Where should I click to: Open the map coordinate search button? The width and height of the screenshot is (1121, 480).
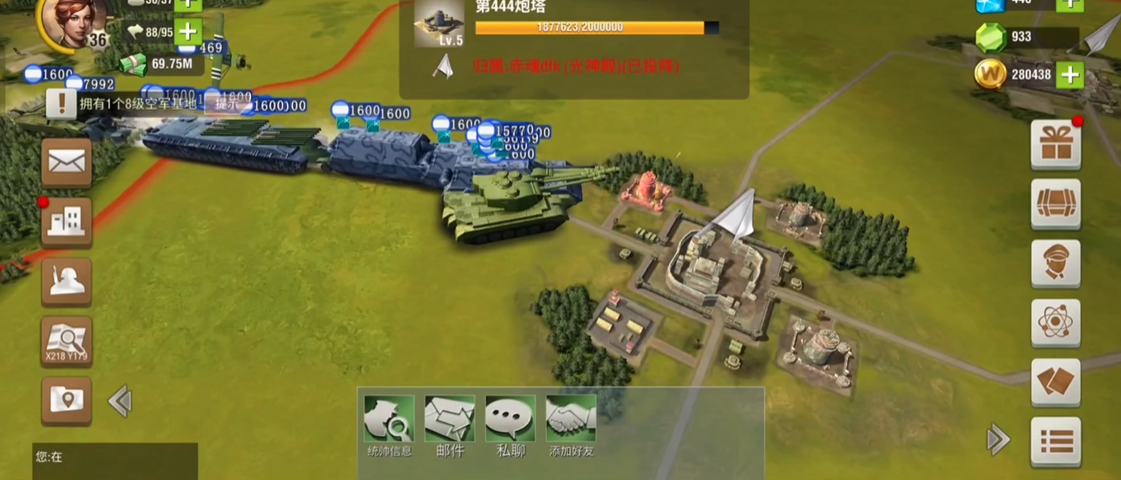point(66,341)
